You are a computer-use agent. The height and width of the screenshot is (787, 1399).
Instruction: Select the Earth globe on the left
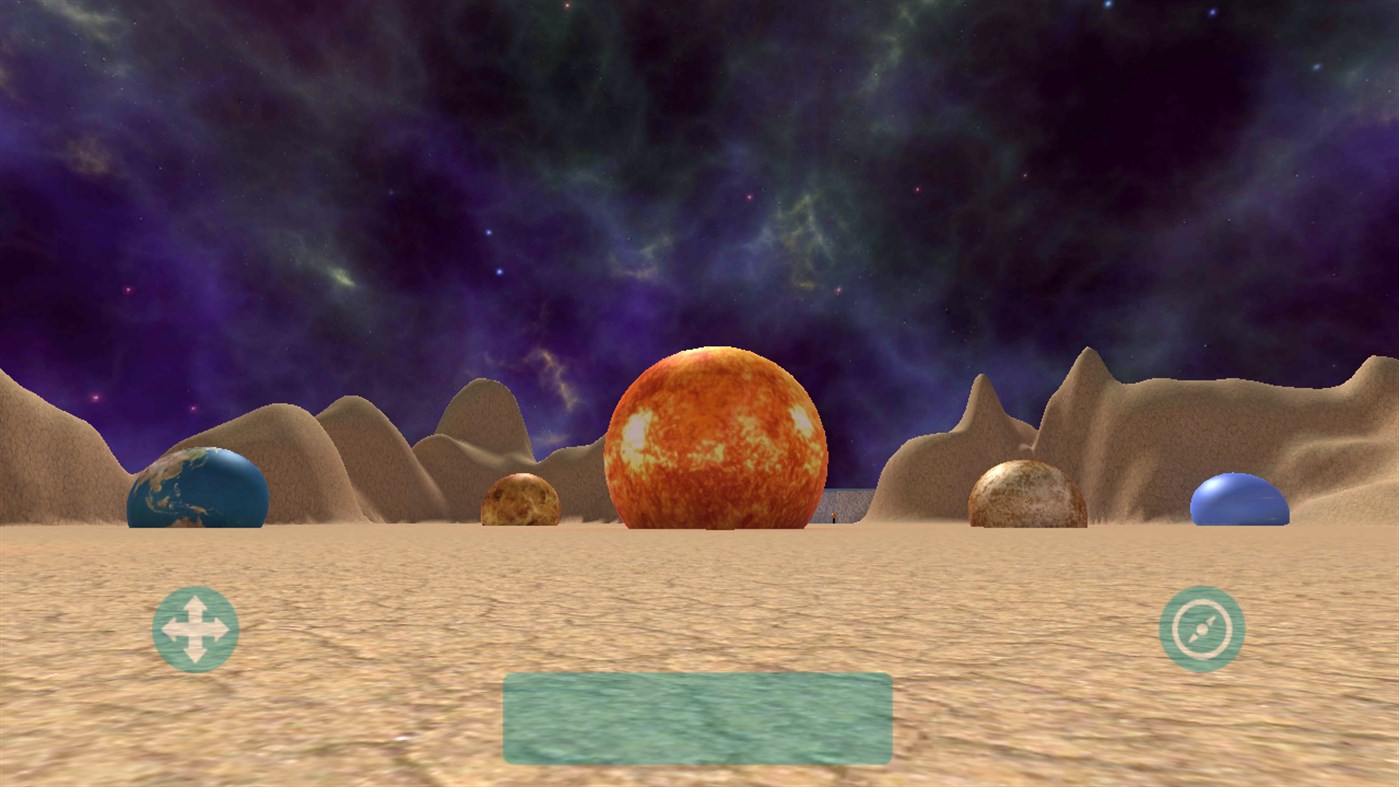[196, 490]
